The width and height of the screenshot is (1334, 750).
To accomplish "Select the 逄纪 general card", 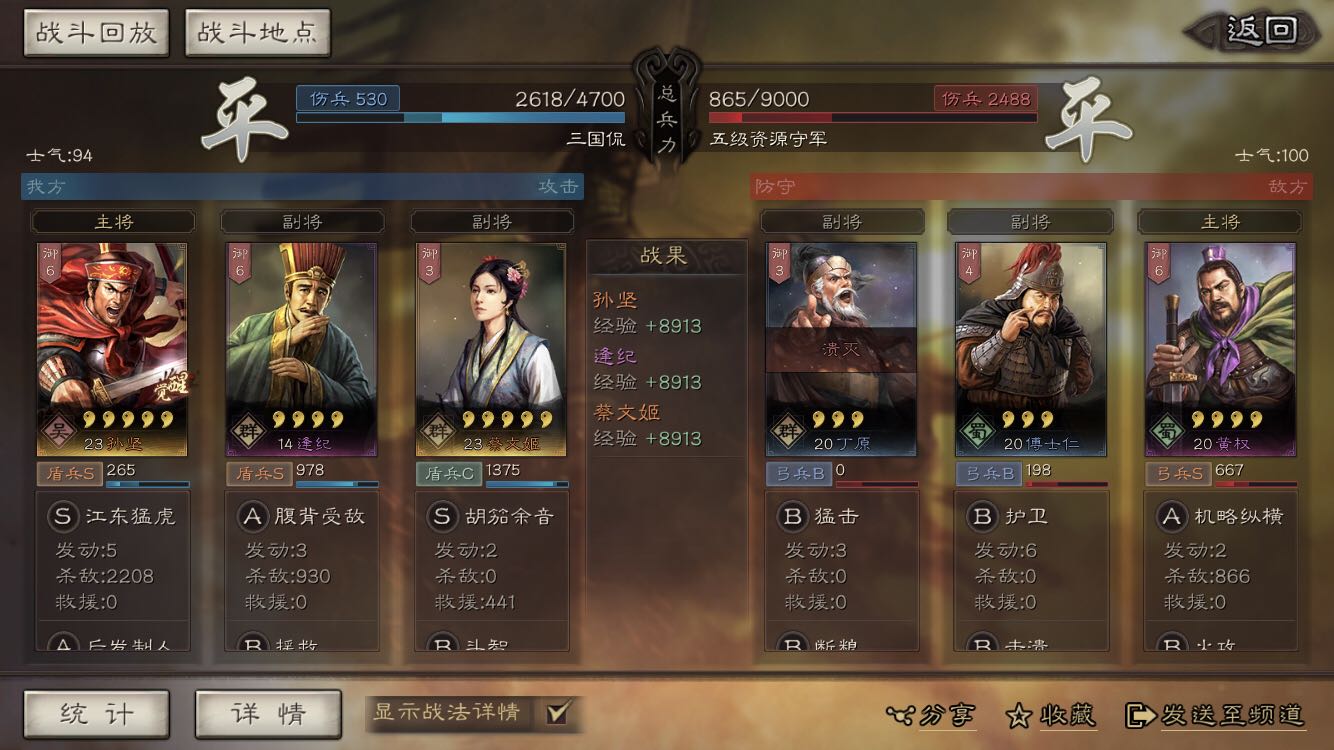I will pyautogui.click(x=302, y=348).
